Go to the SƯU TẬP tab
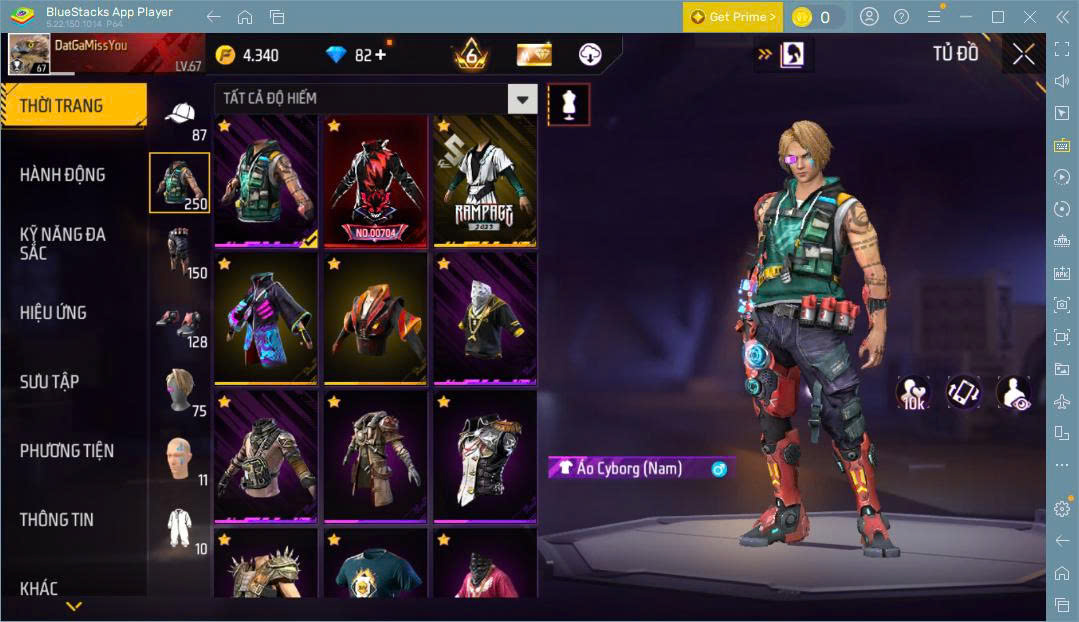The image size is (1079, 622). click(x=49, y=382)
